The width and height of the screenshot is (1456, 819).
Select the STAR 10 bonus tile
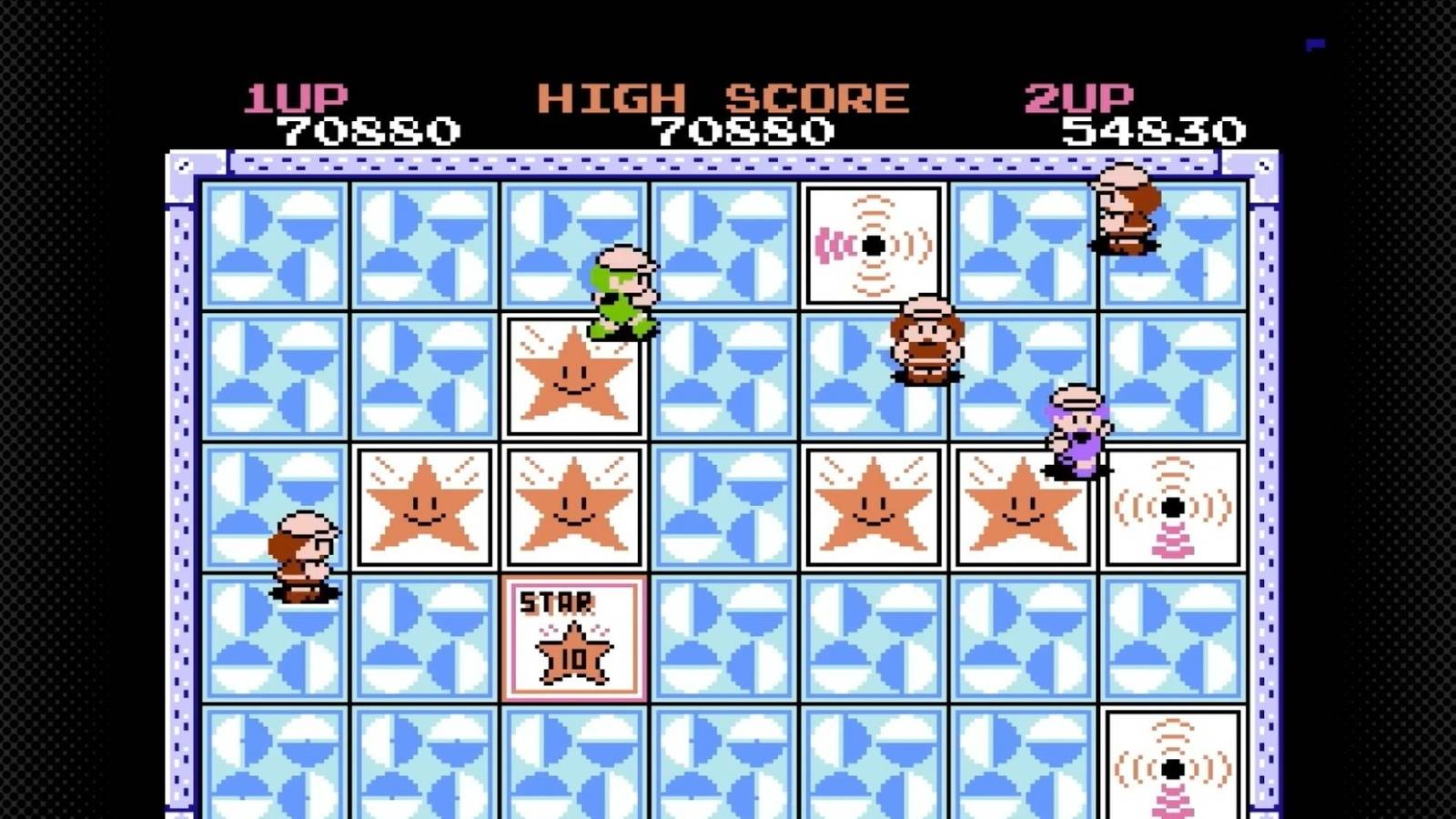(573, 637)
